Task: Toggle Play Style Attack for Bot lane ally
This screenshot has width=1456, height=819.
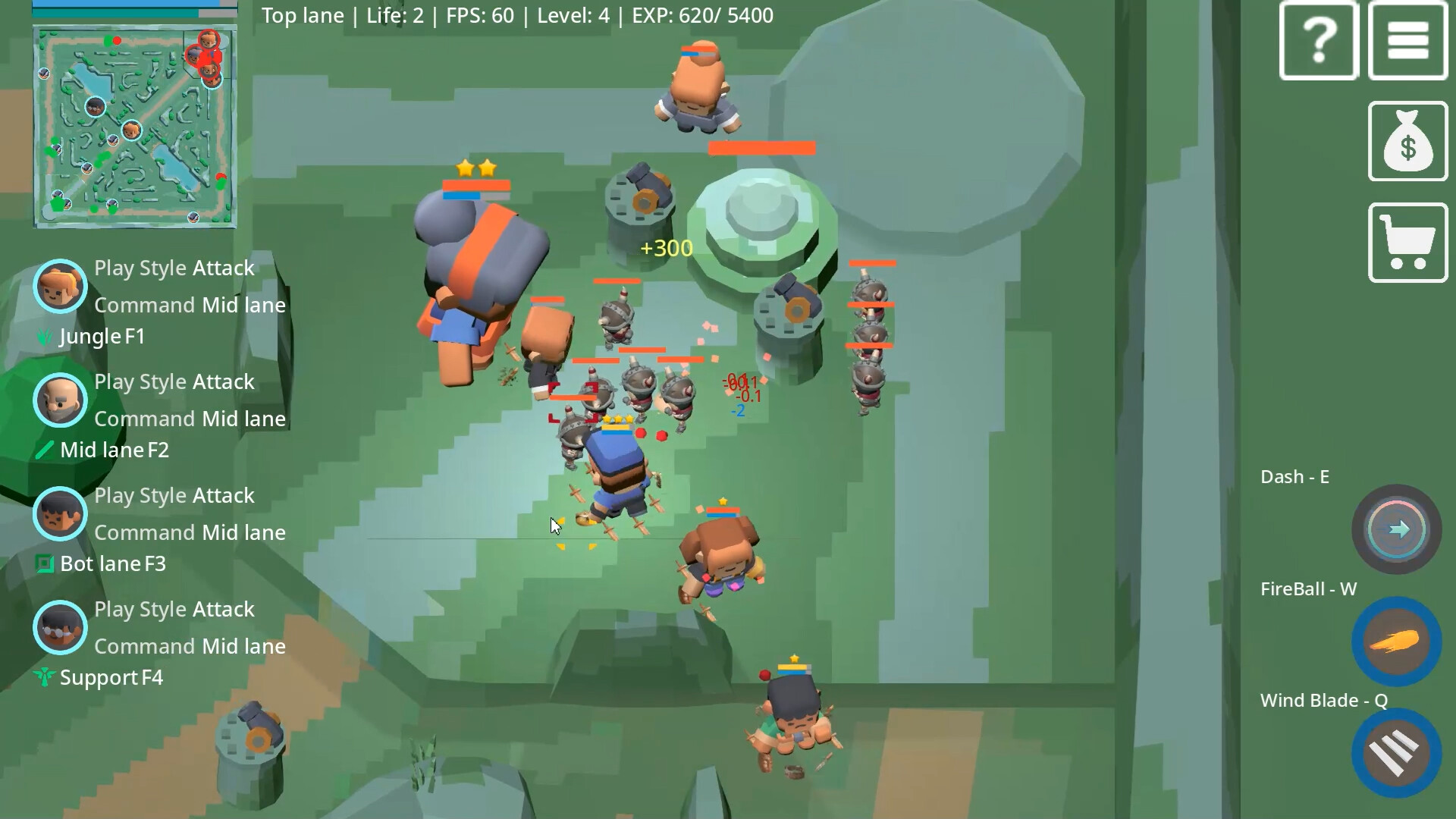Action: [174, 495]
